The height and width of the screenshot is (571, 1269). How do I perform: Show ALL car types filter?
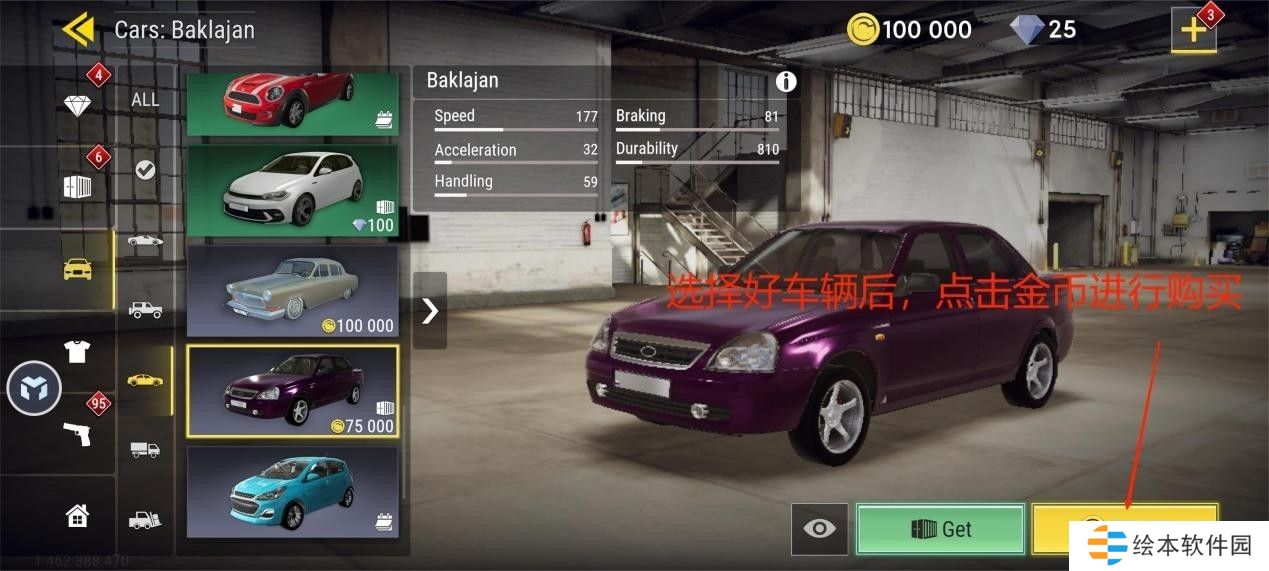point(145,99)
